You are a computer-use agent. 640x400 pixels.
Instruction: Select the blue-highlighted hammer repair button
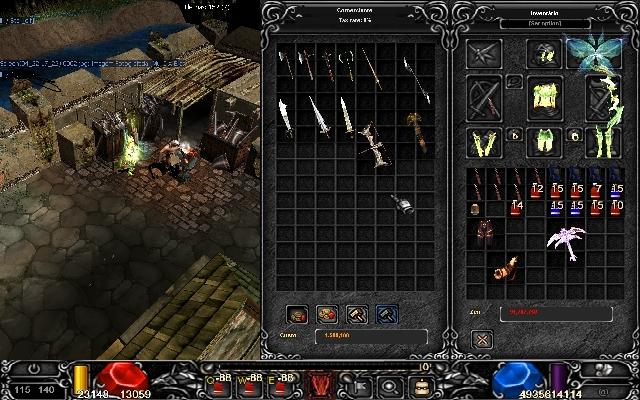point(386,314)
